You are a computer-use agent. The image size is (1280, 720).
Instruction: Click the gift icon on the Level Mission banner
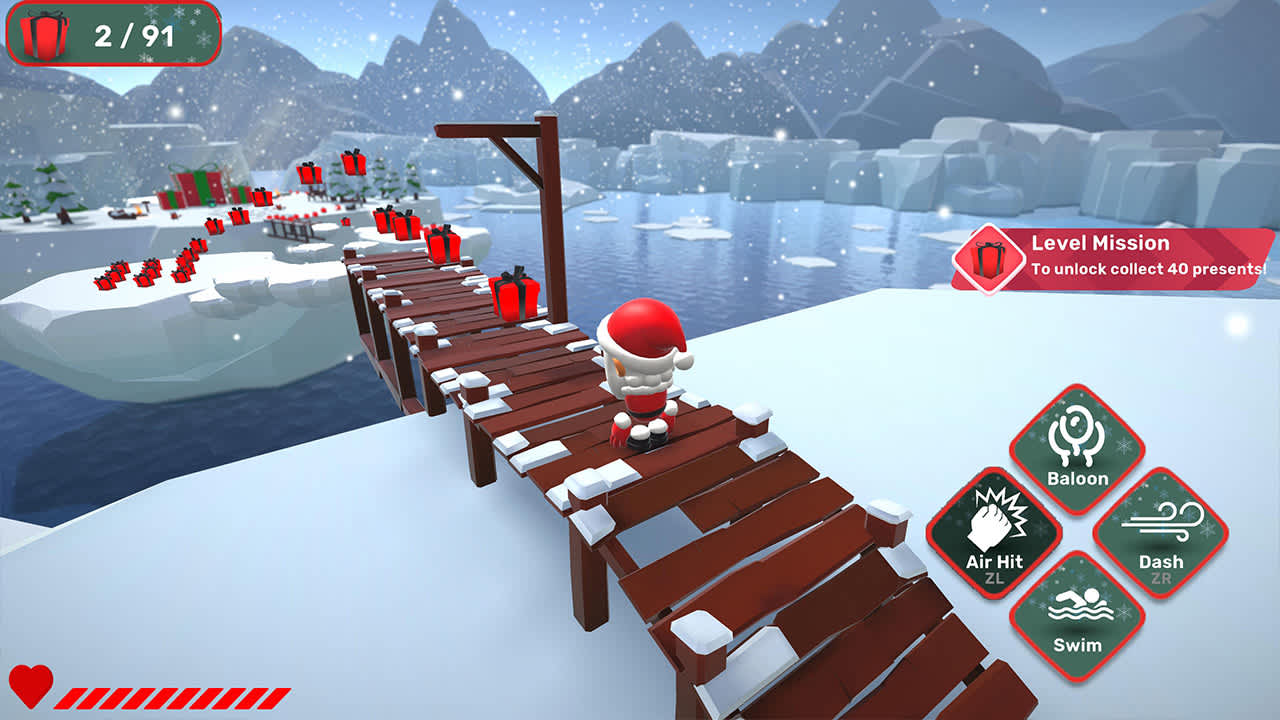click(x=988, y=260)
